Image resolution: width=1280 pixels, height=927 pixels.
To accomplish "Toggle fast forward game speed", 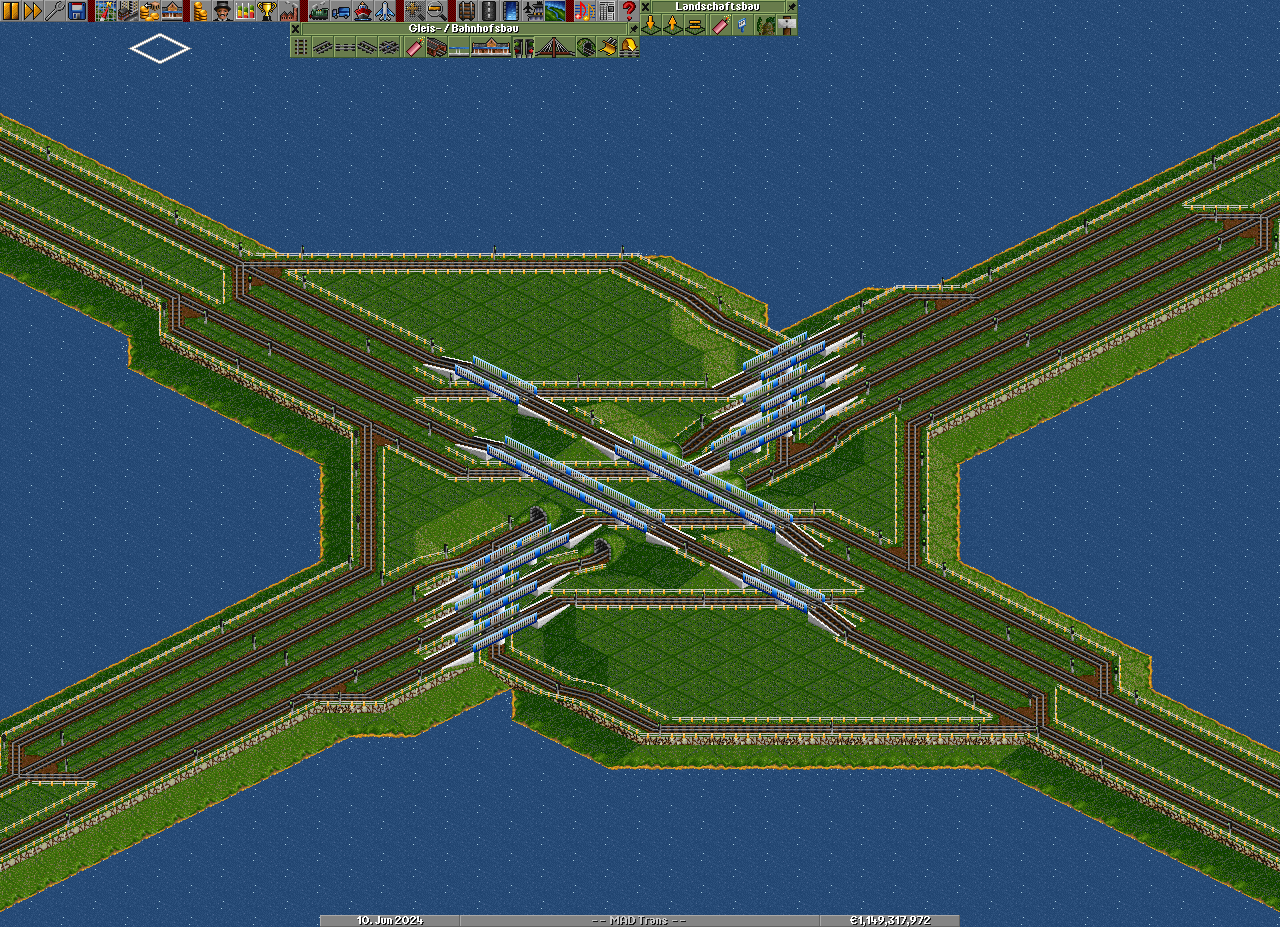I will (x=32, y=11).
